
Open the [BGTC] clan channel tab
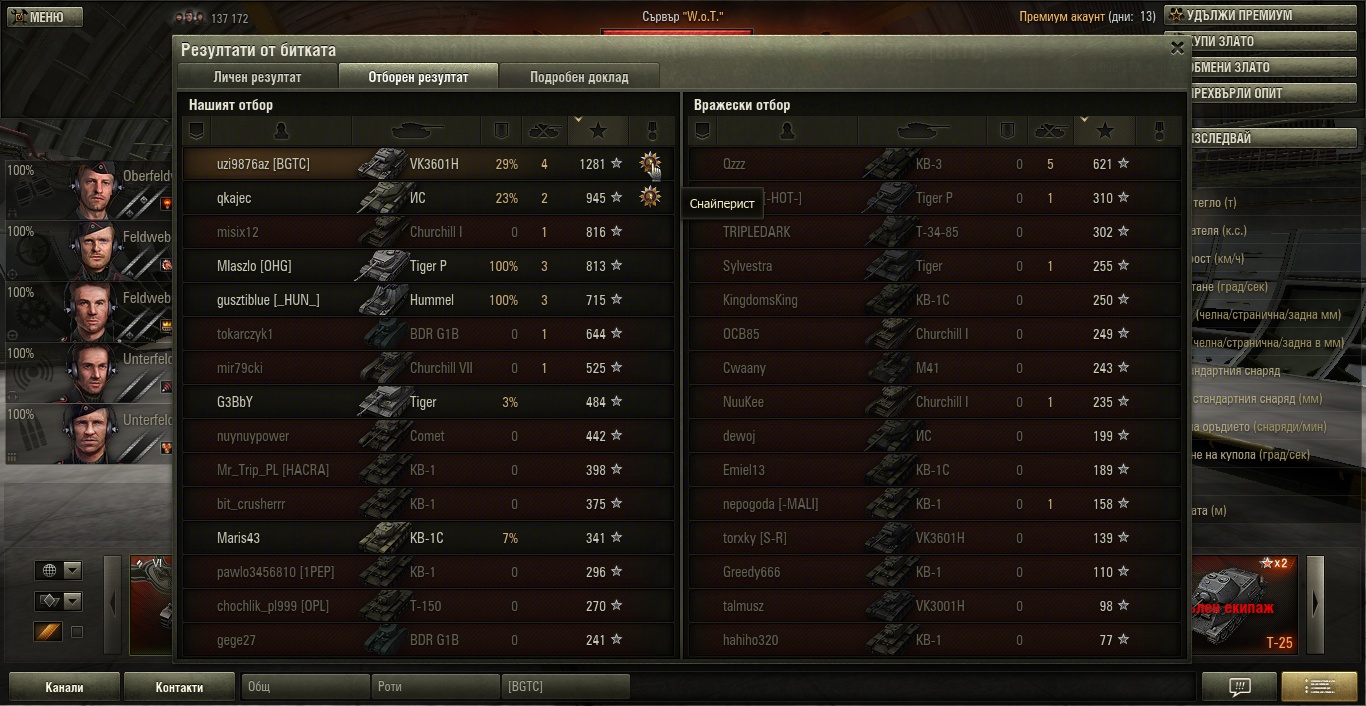pyautogui.click(x=565, y=687)
